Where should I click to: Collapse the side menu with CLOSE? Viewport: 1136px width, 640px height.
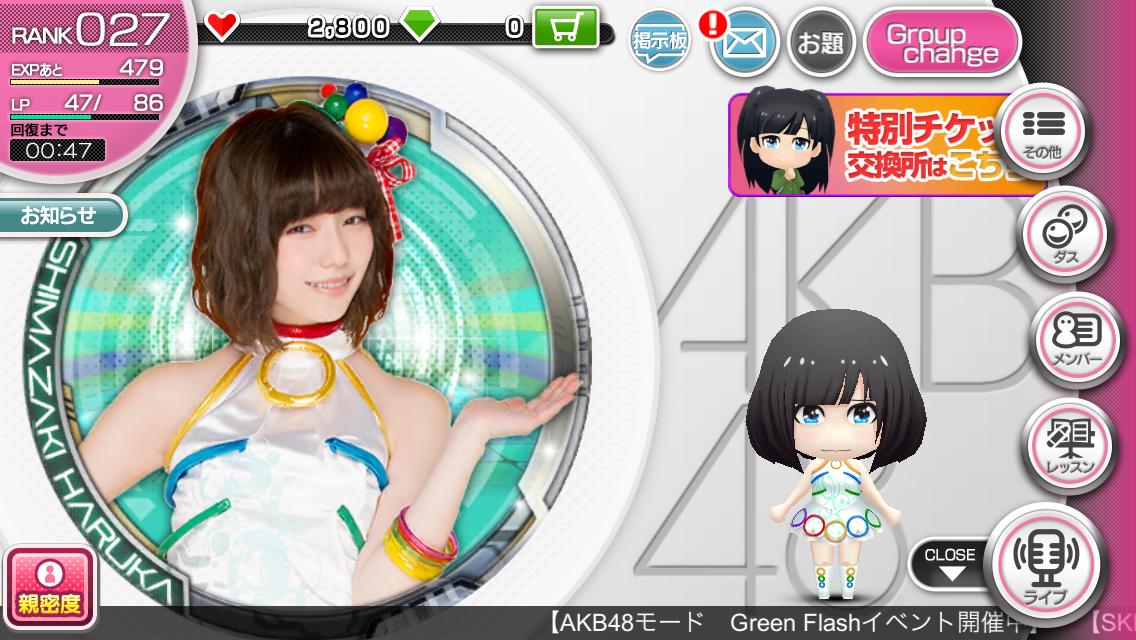(x=948, y=563)
